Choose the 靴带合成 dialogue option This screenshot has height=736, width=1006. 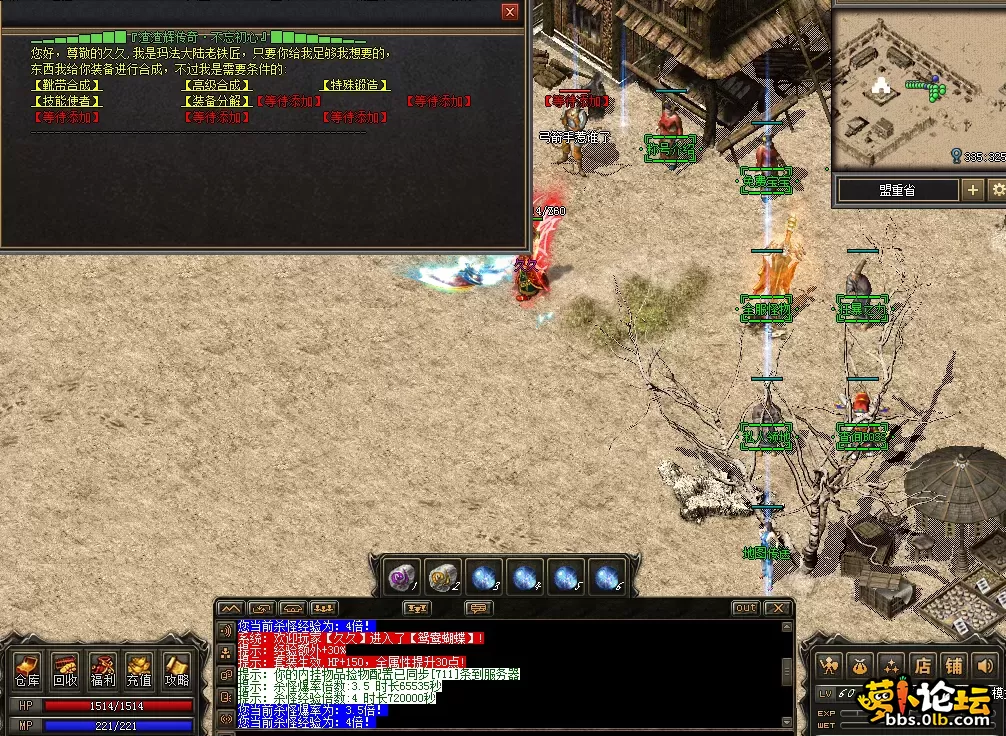coord(67,86)
